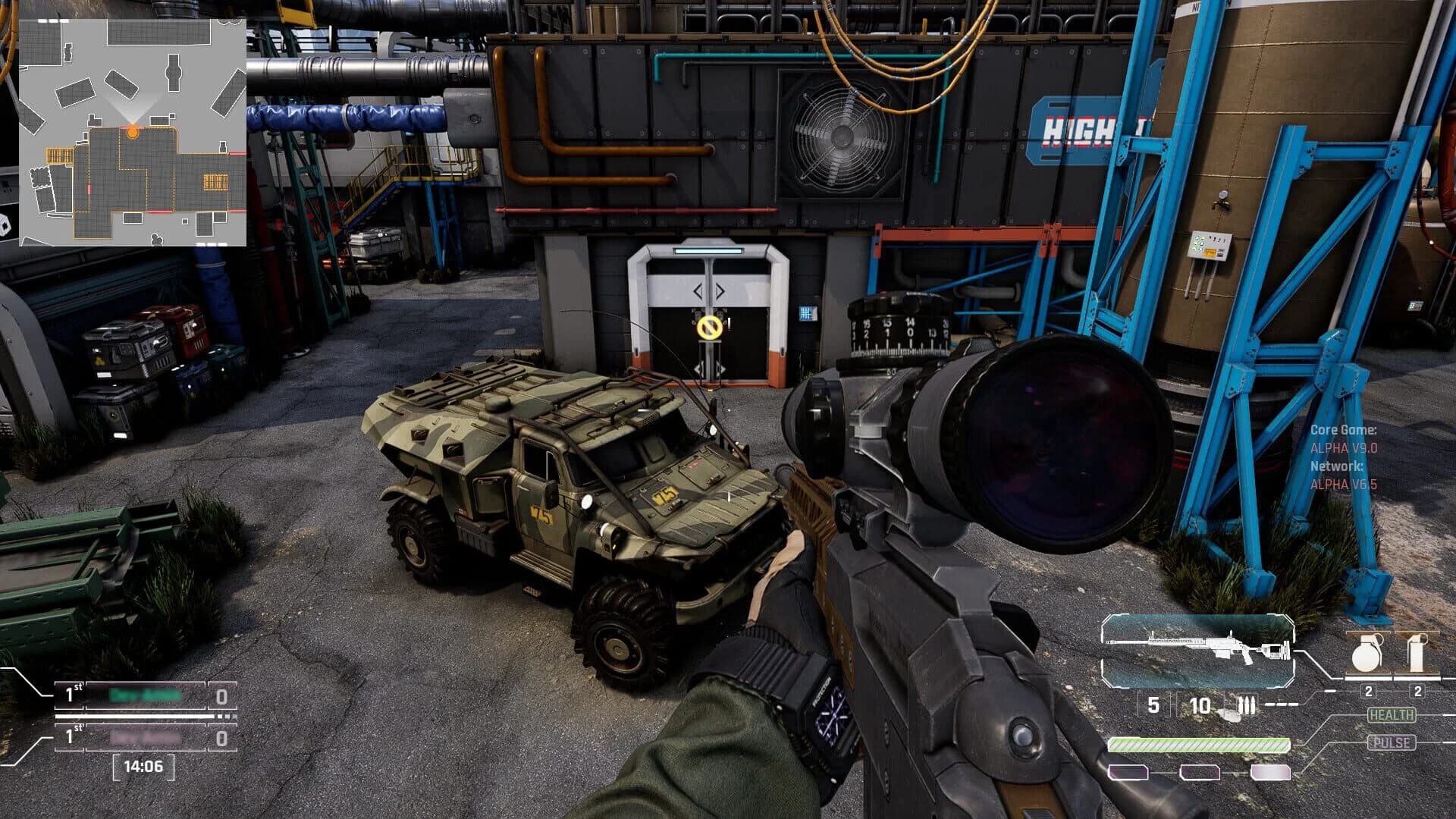Click the match timer showing 14:06
The image size is (1456, 819).
click(x=144, y=767)
